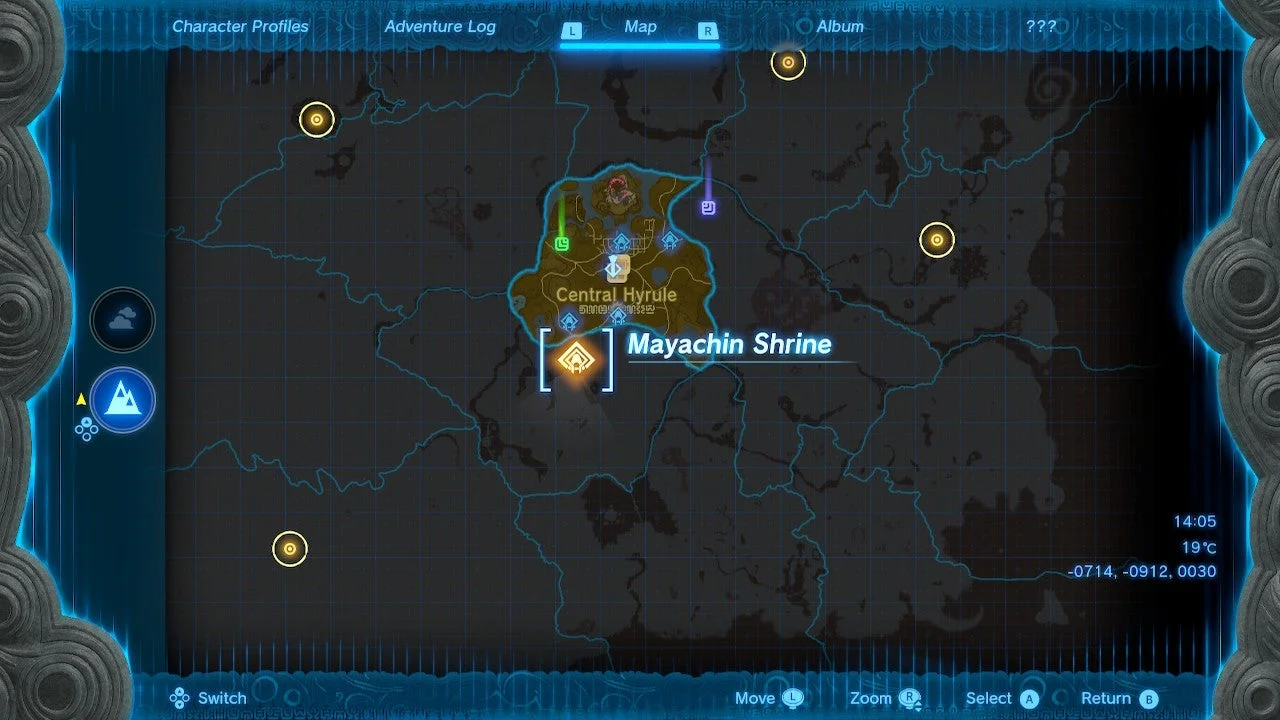Switch to the sky layer cloud icon
Screen dimensions: 1280x720
point(122,319)
